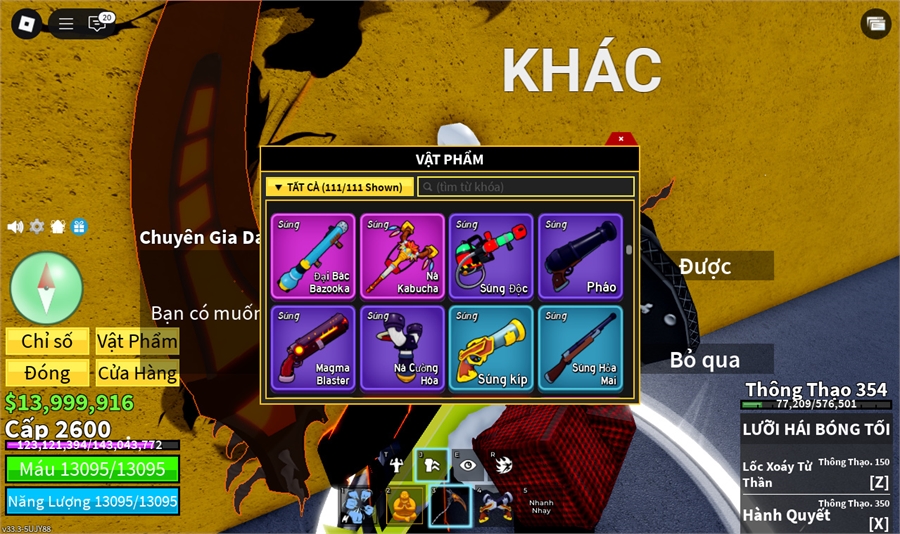The height and width of the screenshot is (534, 900).
Task: Select the Đại Bác Bazooka gun
Action: pyautogui.click(x=313, y=256)
